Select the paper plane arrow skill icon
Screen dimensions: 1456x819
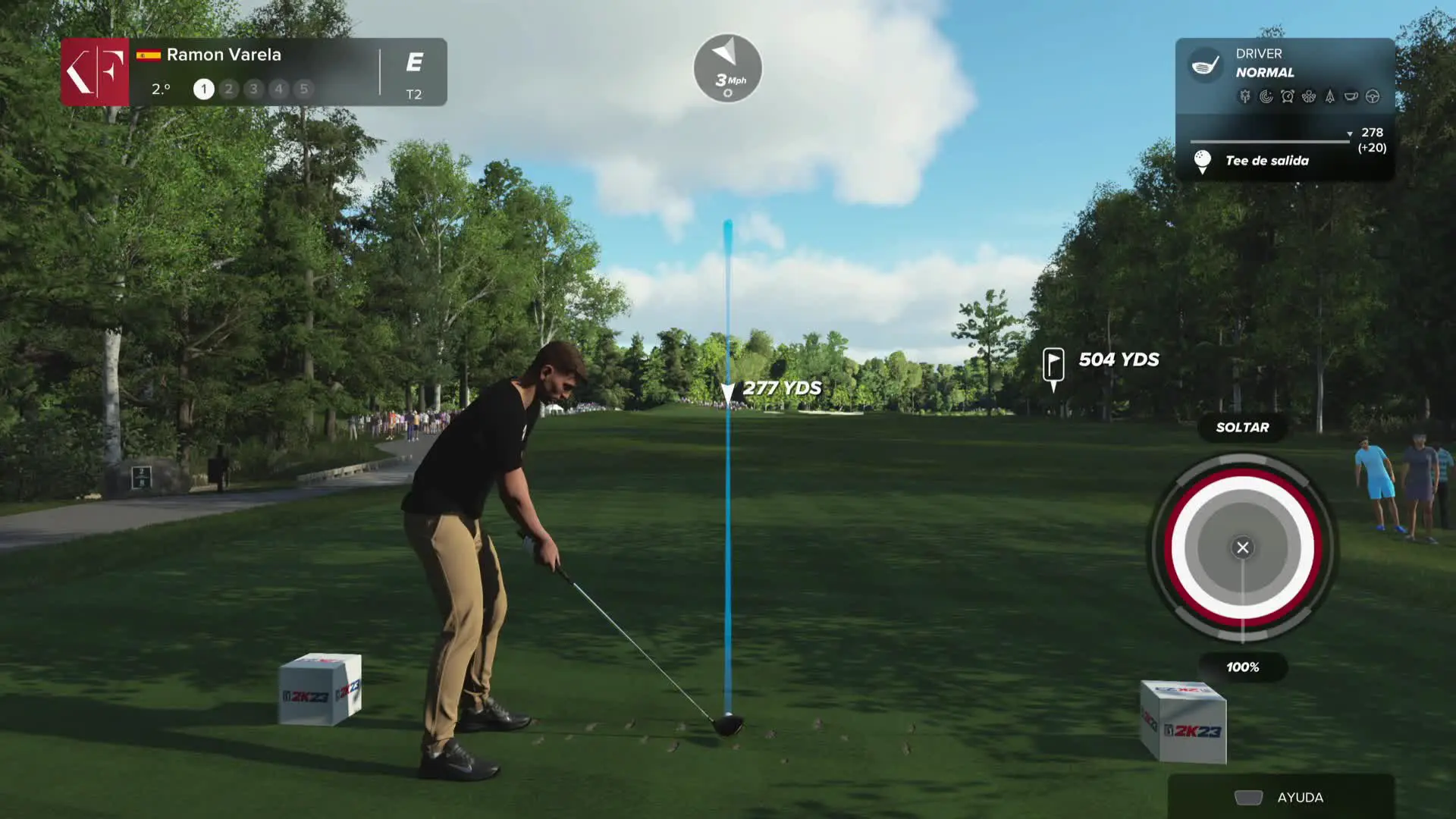(1329, 96)
